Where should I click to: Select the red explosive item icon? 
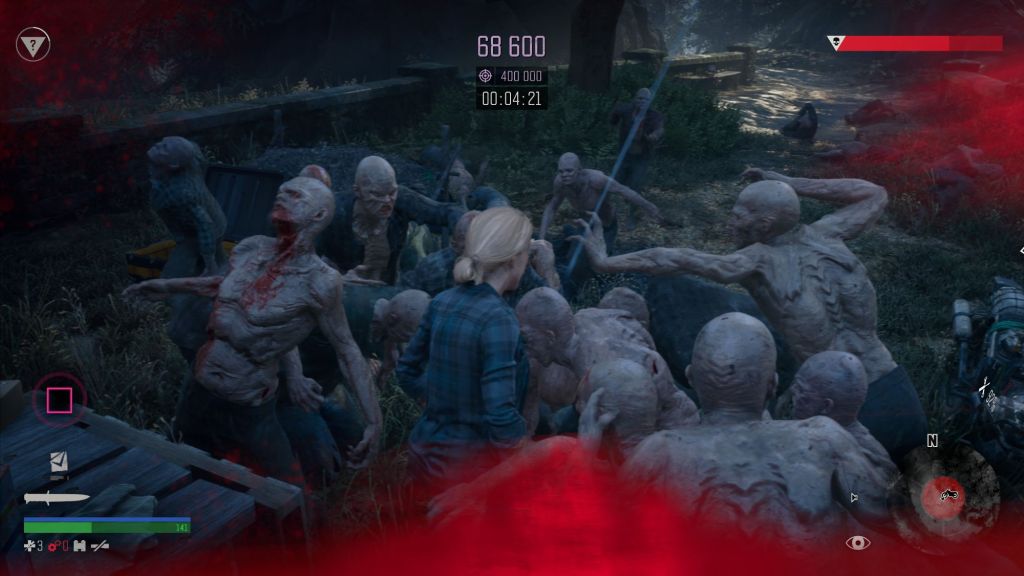(x=53, y=546)
